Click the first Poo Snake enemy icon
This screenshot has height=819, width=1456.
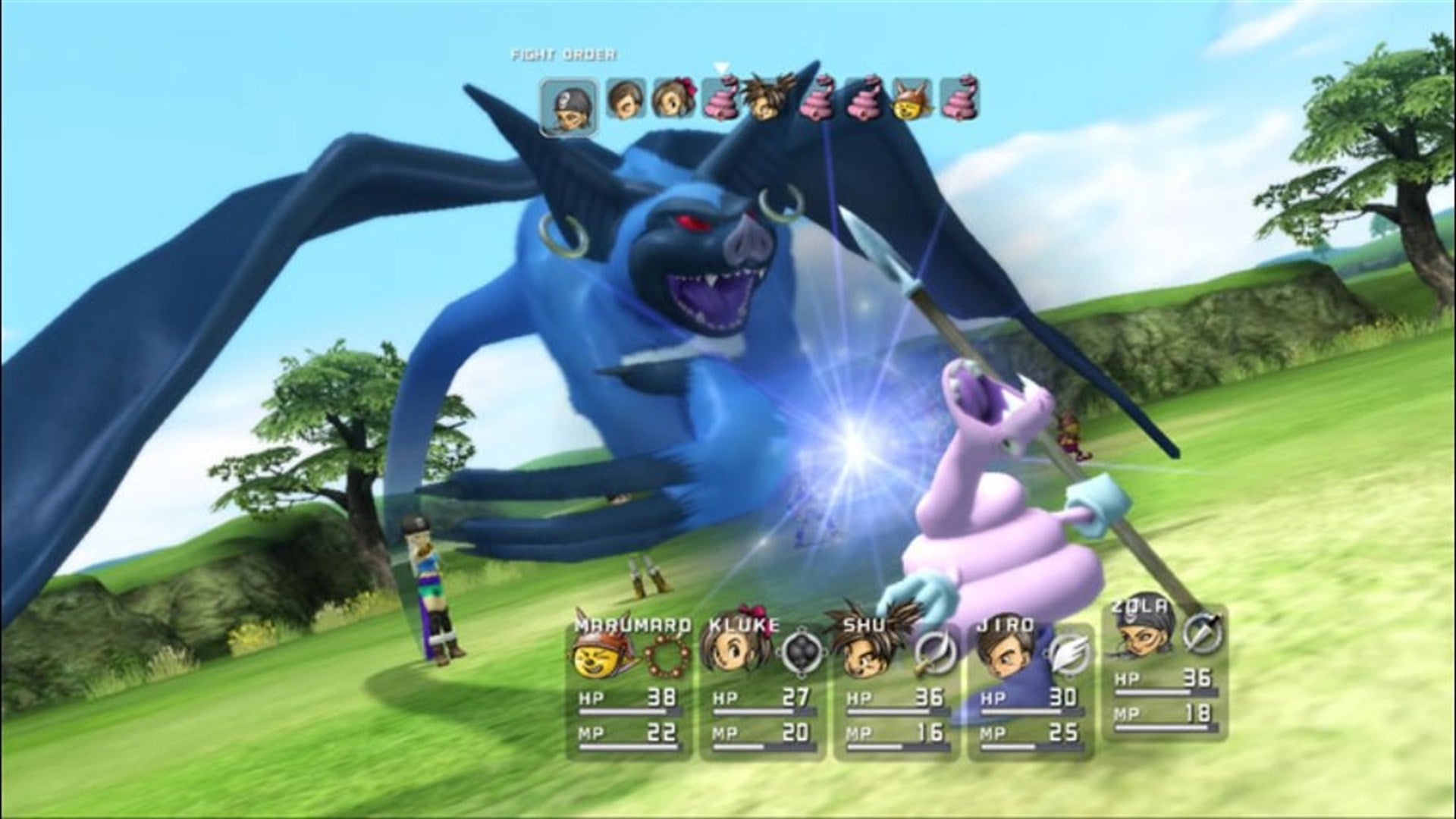(720, 99)
